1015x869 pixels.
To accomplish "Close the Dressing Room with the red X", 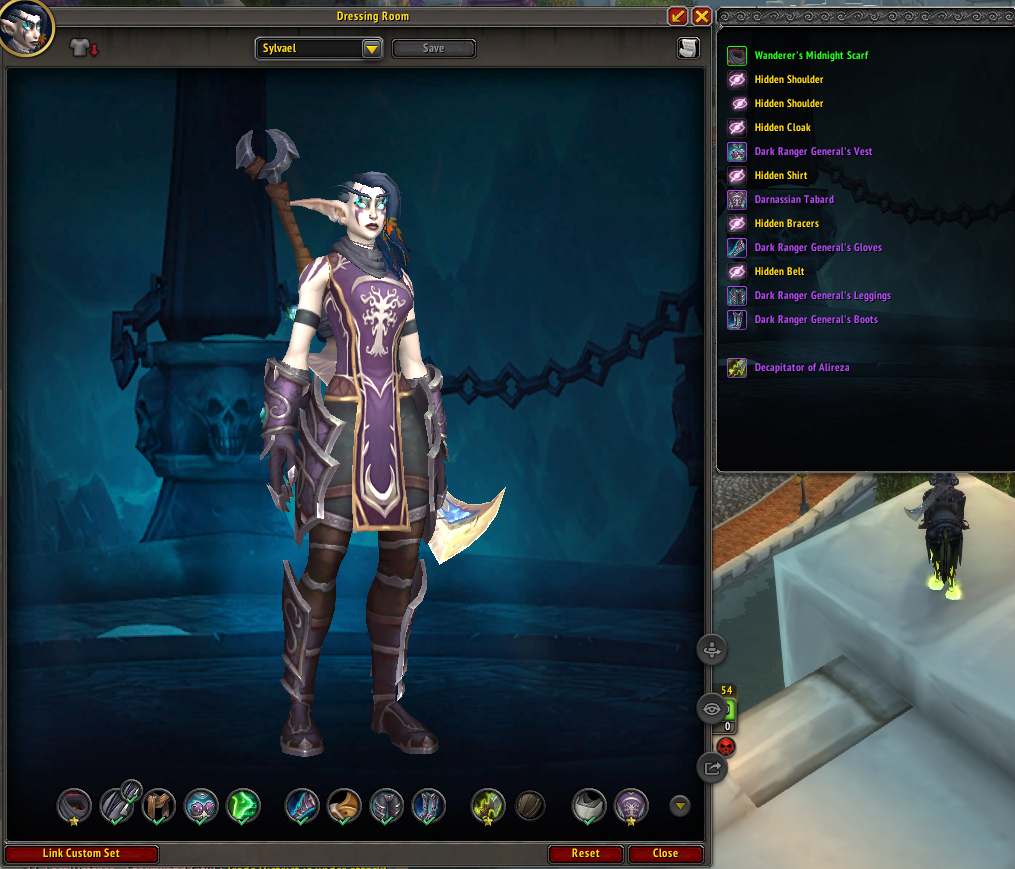I will [701, 16].
